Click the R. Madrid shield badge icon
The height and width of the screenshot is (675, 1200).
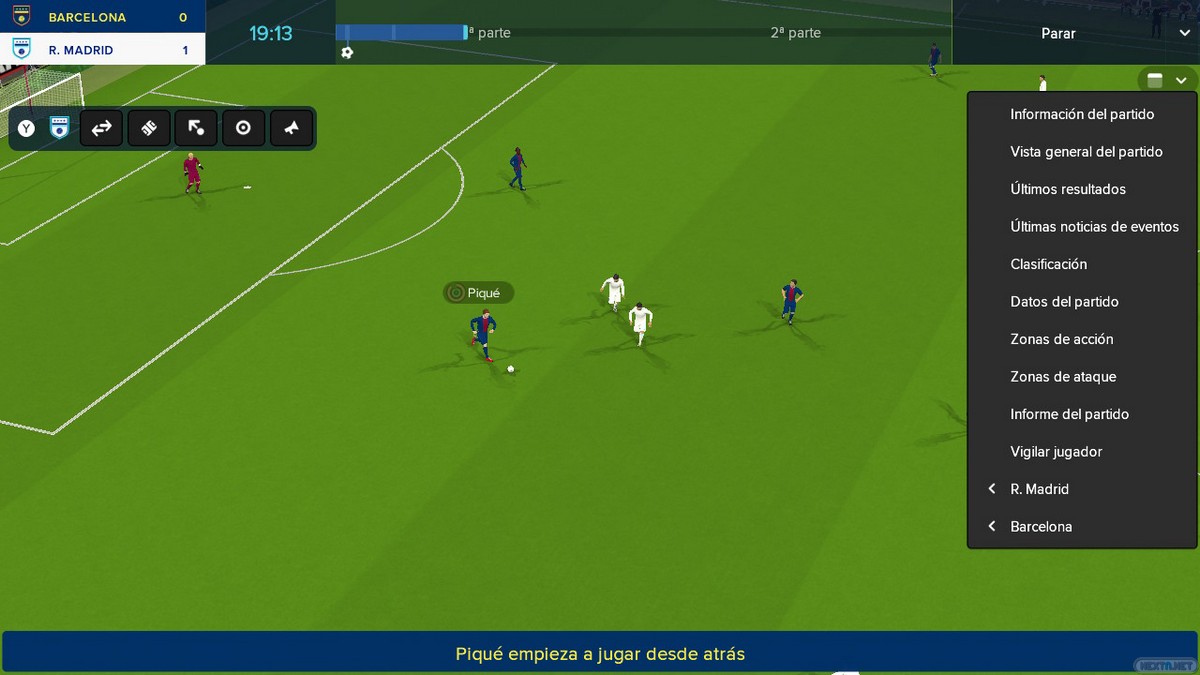60,128
